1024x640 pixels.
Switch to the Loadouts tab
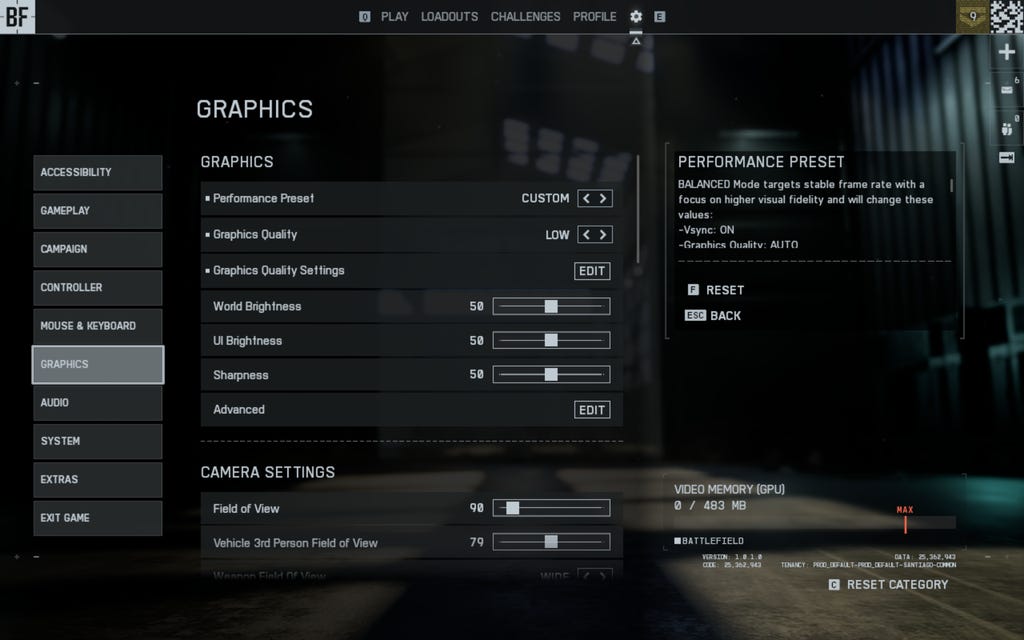[449, 17]
